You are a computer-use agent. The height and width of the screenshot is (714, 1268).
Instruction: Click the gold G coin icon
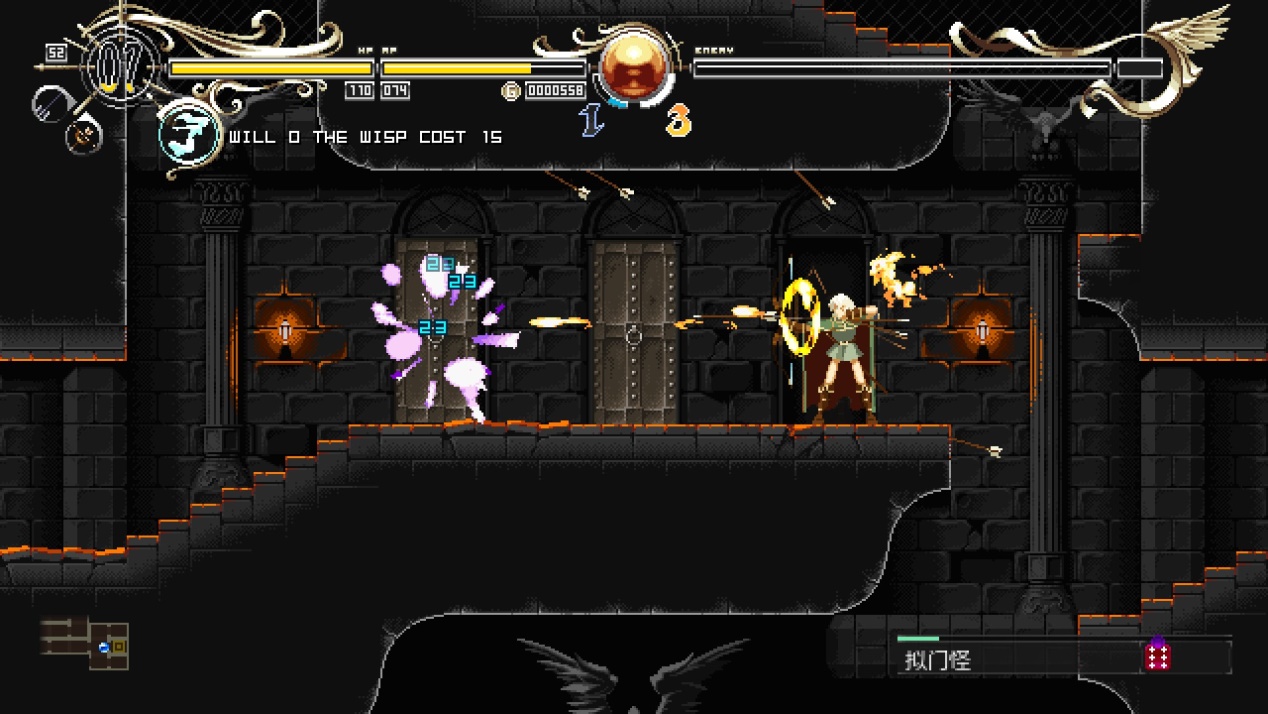[511, 91]
